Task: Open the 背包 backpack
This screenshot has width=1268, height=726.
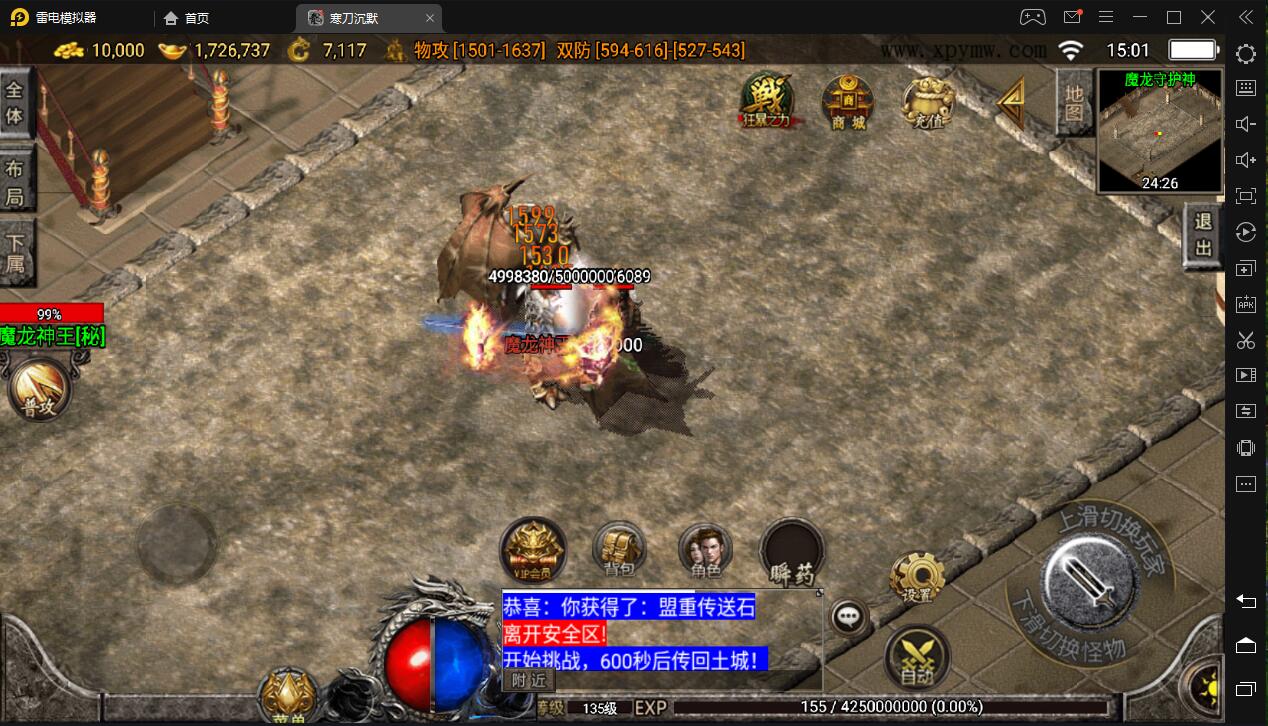Action: tap(619, 549)
